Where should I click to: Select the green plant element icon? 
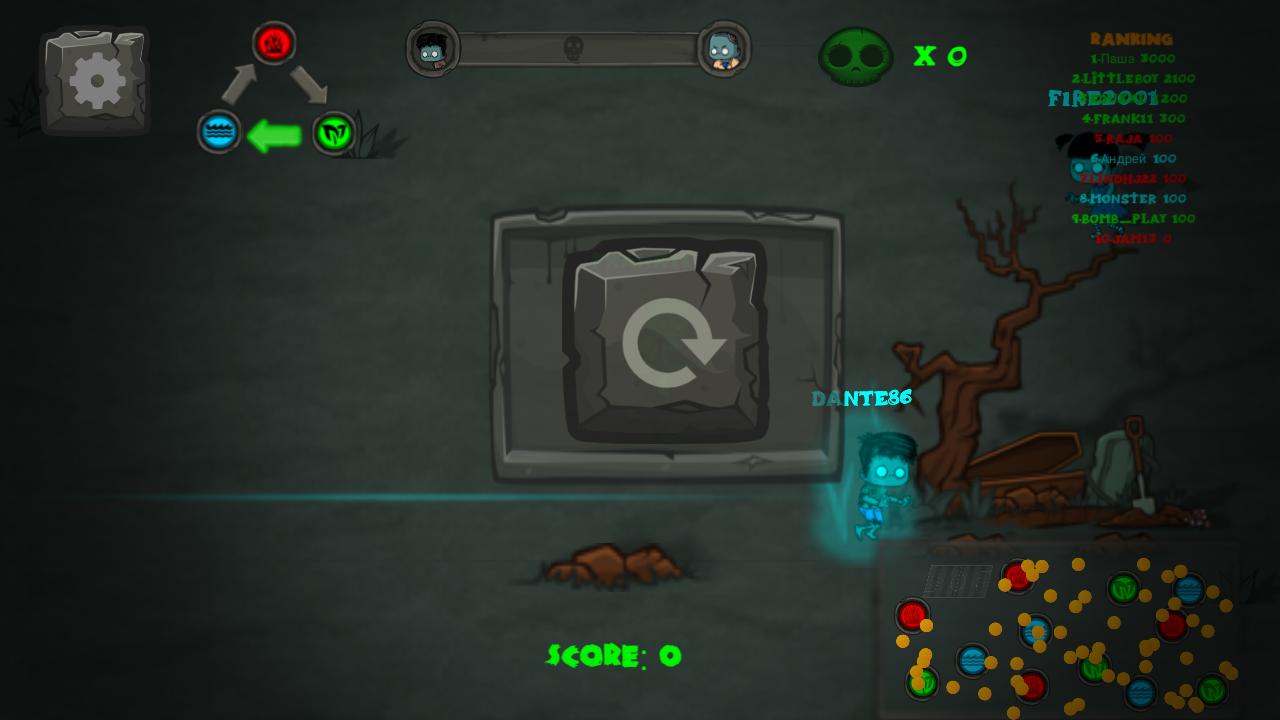pyautogui.click(x=334, y=133)
